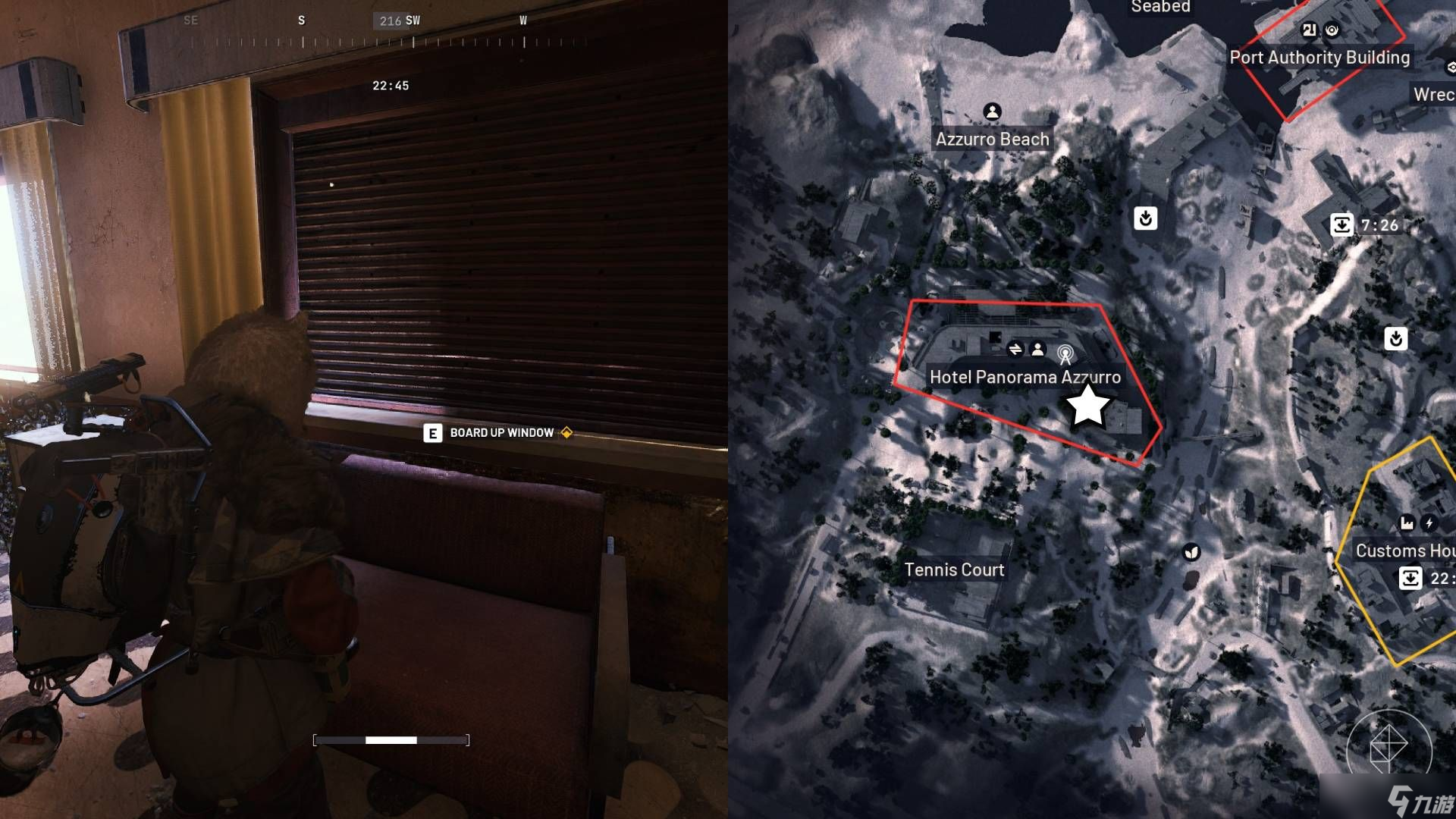
Task: Click the Tennis Court map label
Action: 954,570
